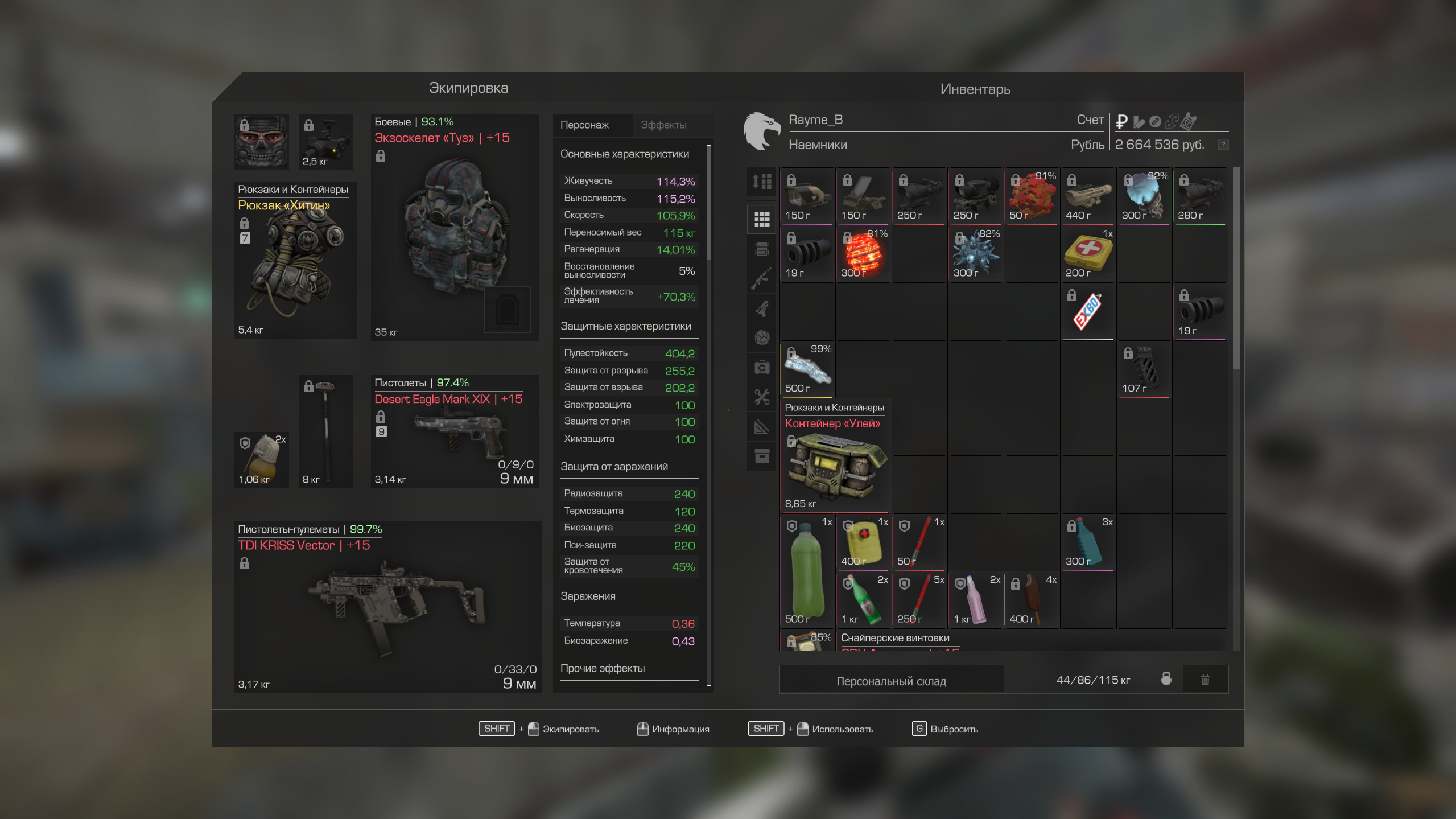Select the tall green bottle item
The image size is (1456, 819).
click(x=807, y=571)
